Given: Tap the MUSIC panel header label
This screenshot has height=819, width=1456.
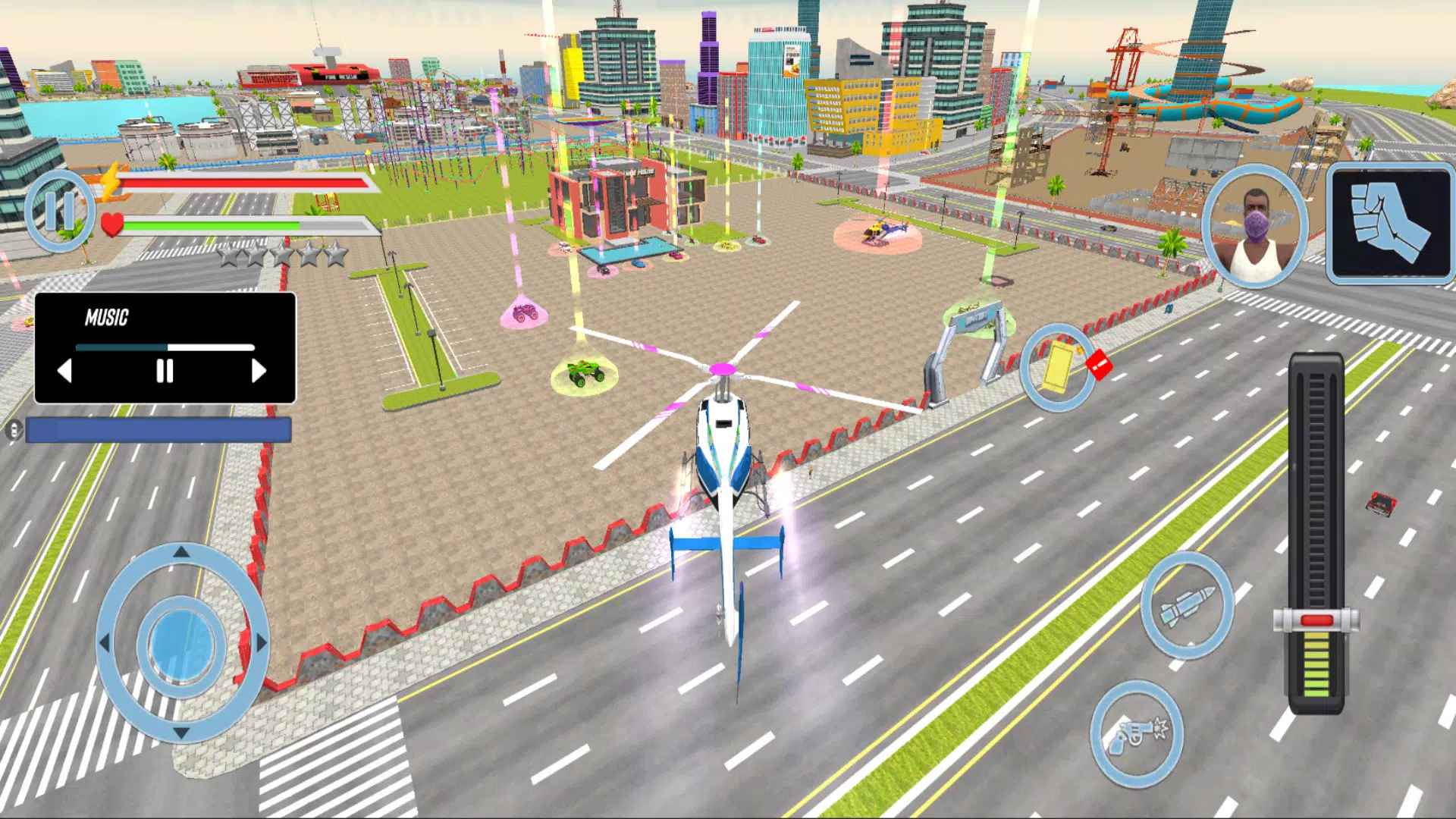Looking at the screenshot, I should pos(107,318).
